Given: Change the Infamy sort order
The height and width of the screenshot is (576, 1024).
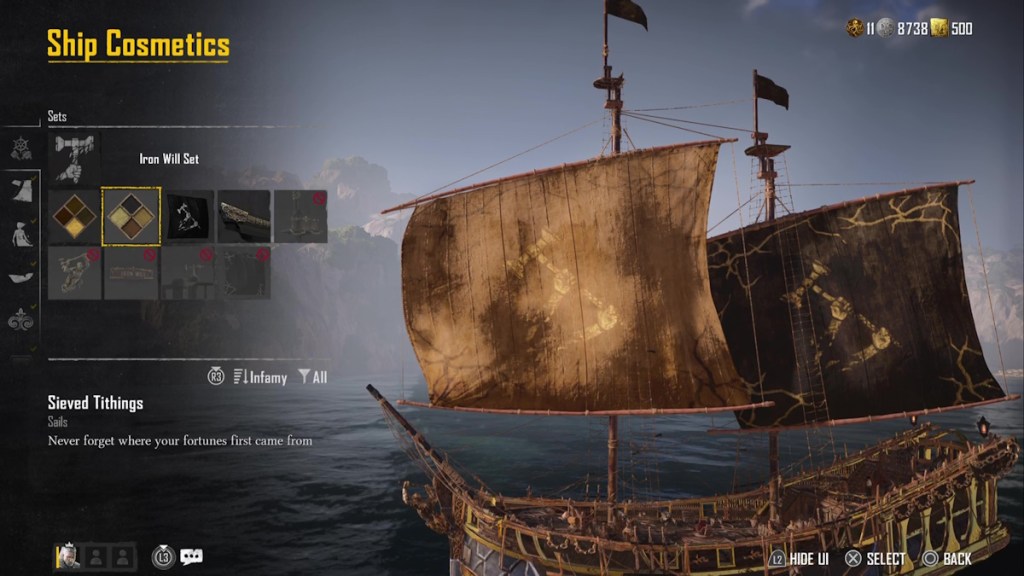Looking at the screenshot, I should [259, 377].
